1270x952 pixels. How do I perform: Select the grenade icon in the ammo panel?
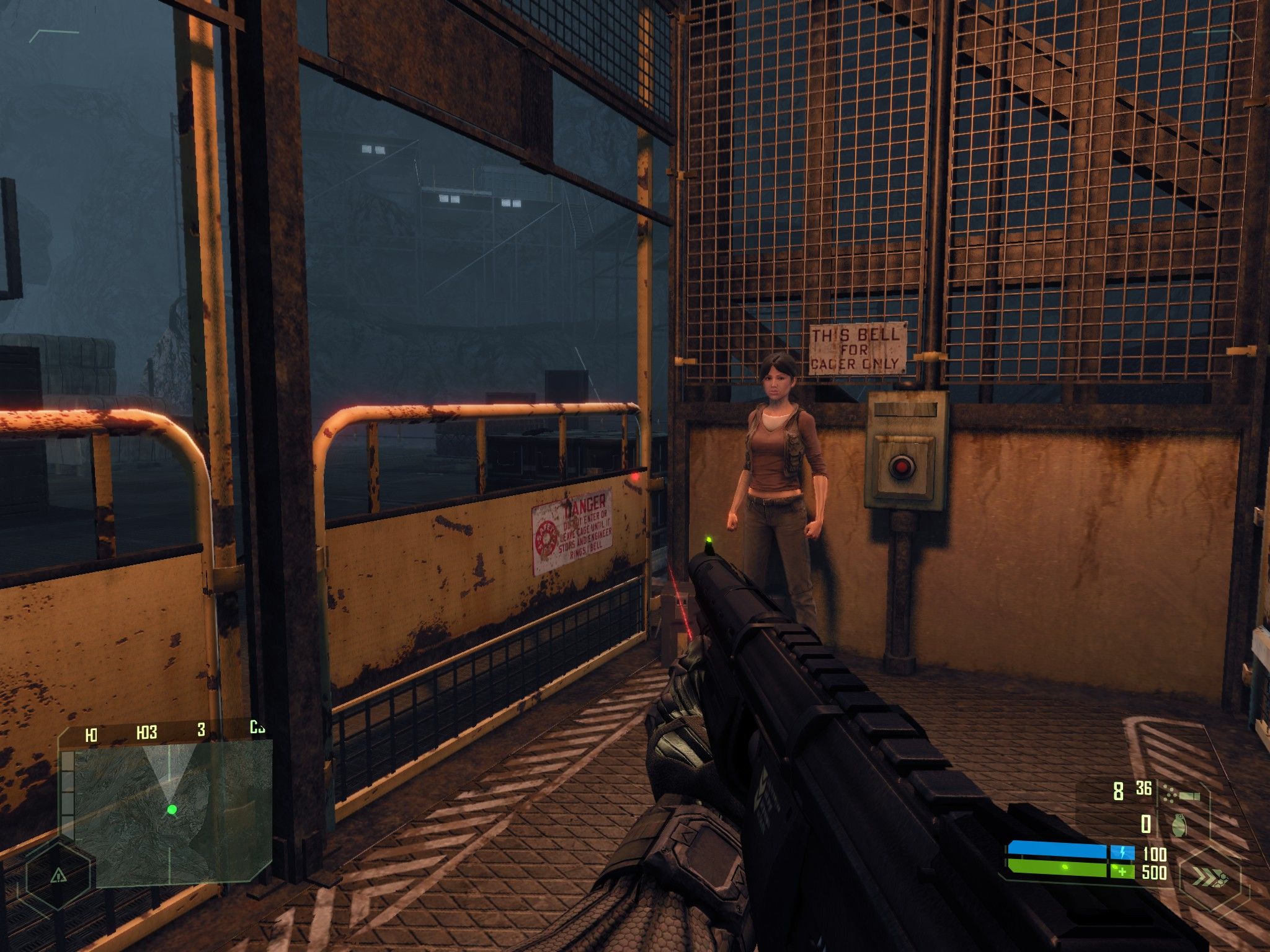(x=1179, y=826)
